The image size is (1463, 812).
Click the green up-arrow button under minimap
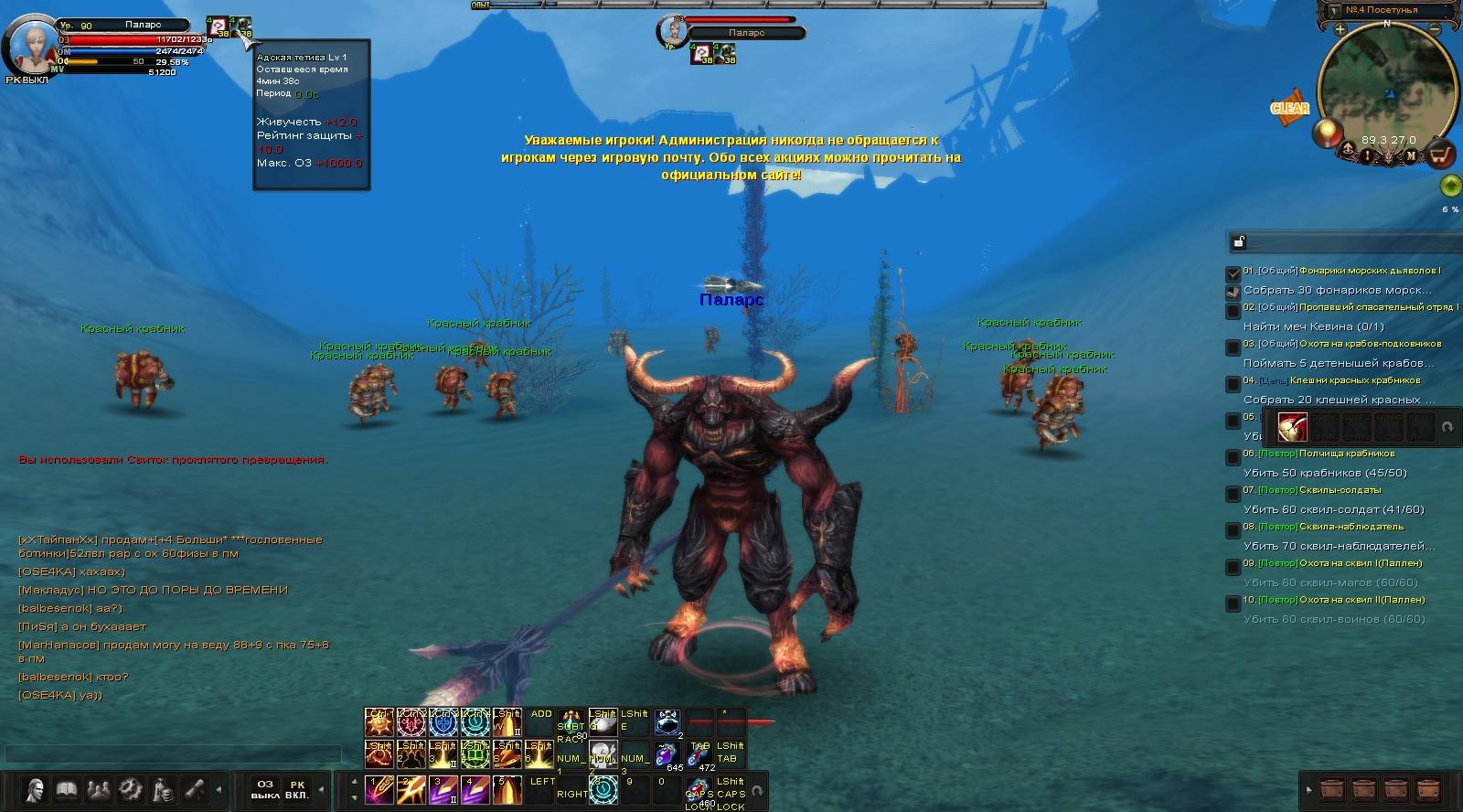click(1449, 186)
